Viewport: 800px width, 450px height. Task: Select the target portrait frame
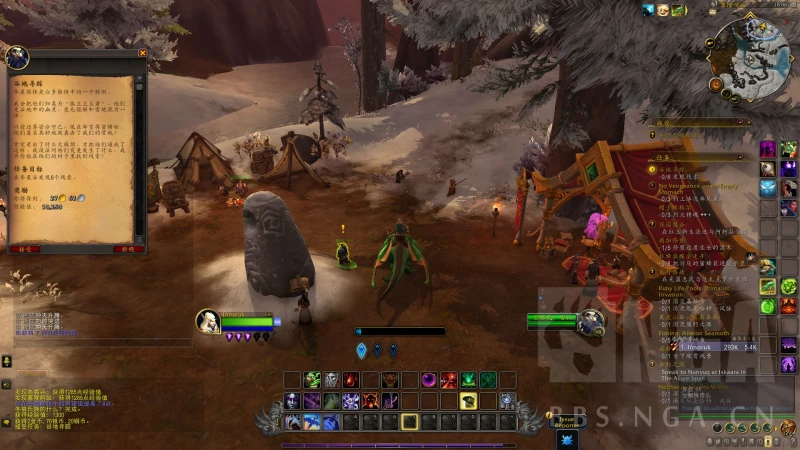click(x=591, y=321)
